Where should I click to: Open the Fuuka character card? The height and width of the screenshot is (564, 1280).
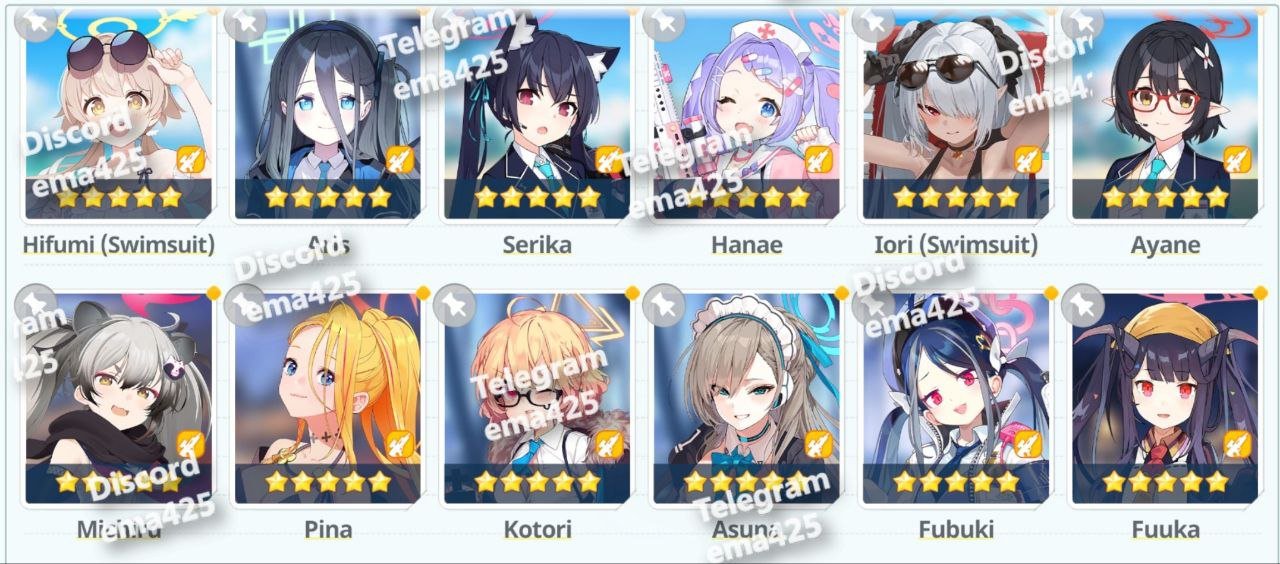click(x=1165, y=395)
